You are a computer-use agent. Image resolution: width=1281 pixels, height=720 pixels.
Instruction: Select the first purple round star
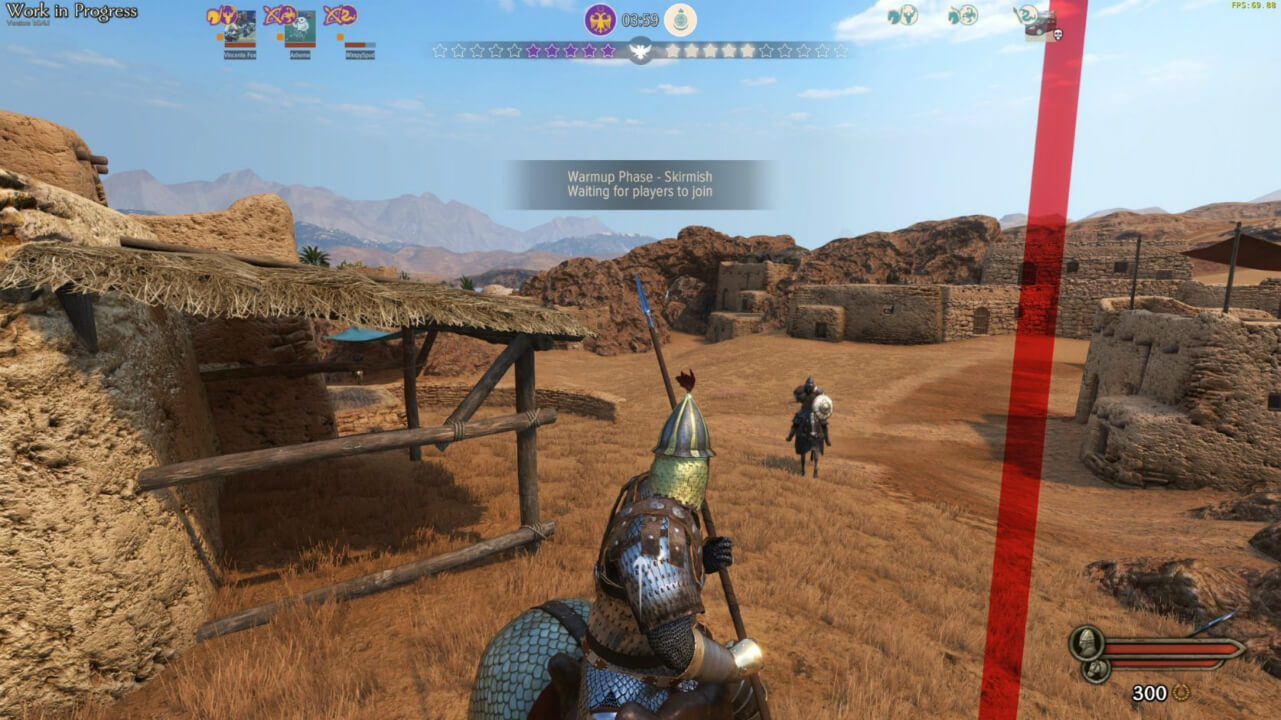click(x=532, y=51)
